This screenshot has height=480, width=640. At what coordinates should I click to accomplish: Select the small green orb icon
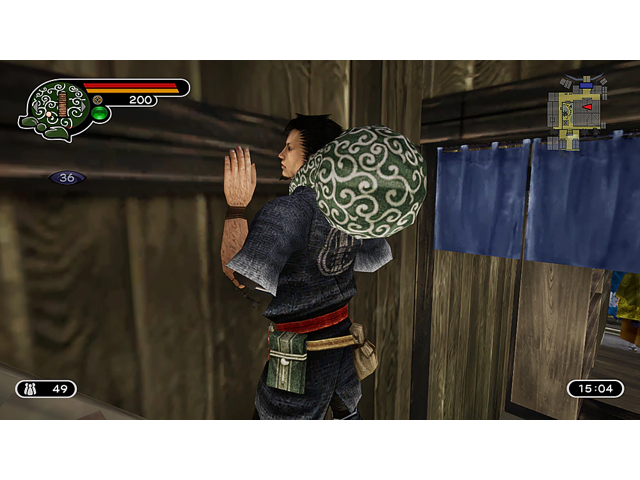tap(99, 114)
